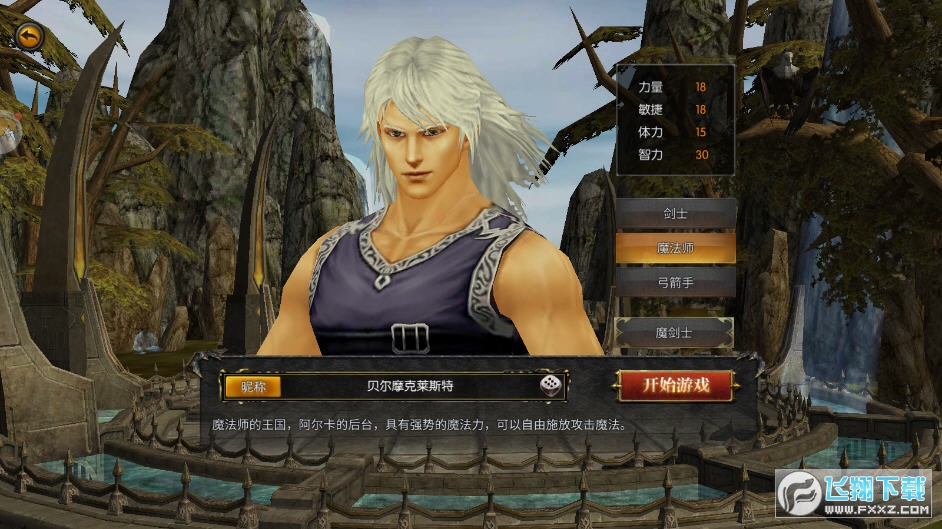Choose the 魔法师 class
The width and height of the screenshot is (942, 529).
click(x=675, y=247)
